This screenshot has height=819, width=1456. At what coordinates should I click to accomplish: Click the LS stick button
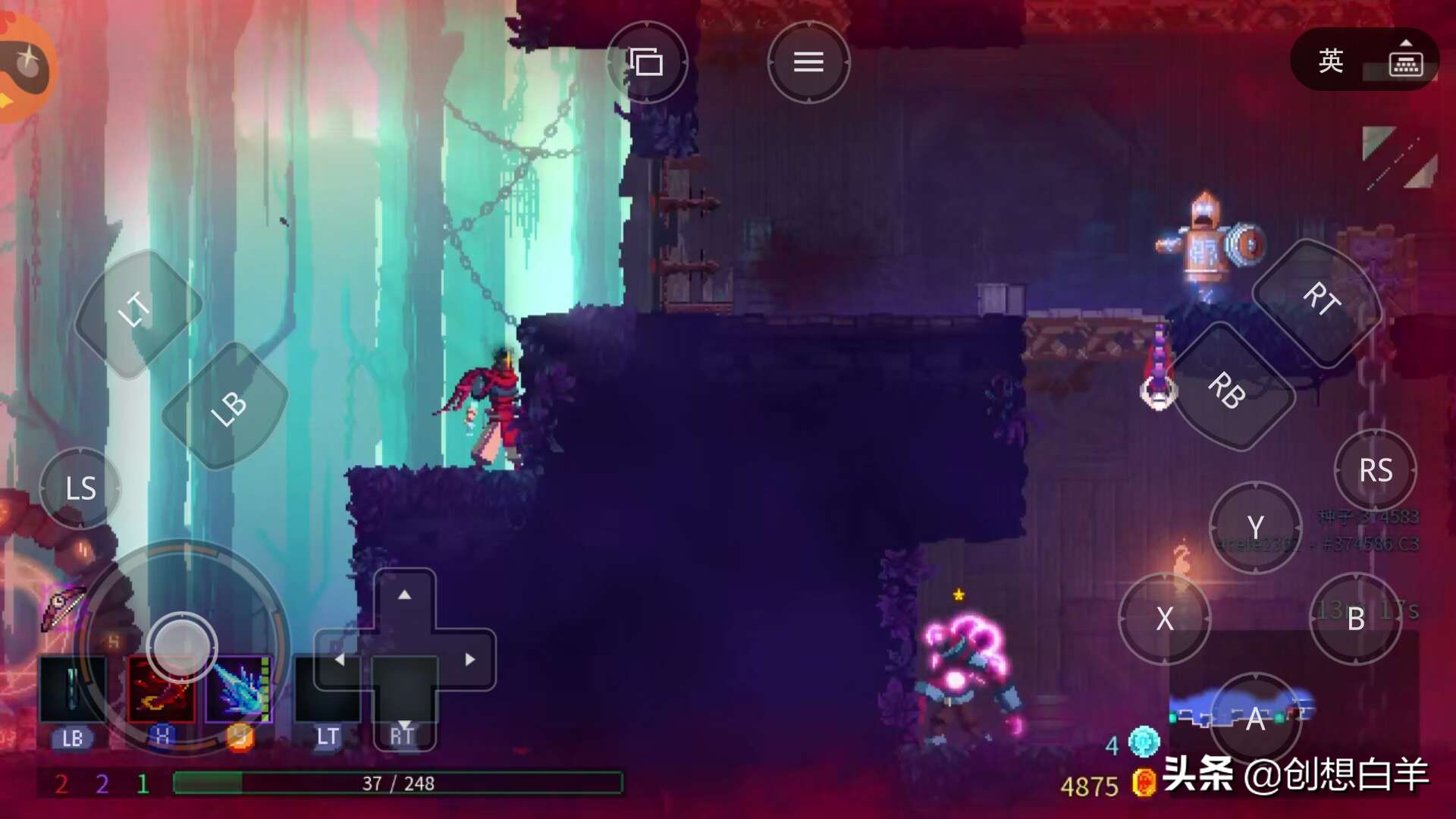pos(80,488)
